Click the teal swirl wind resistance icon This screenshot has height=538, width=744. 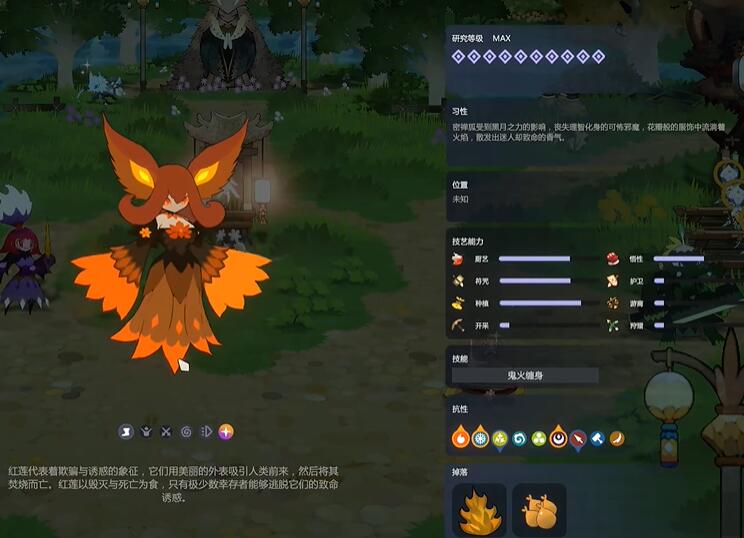[519, 438]
